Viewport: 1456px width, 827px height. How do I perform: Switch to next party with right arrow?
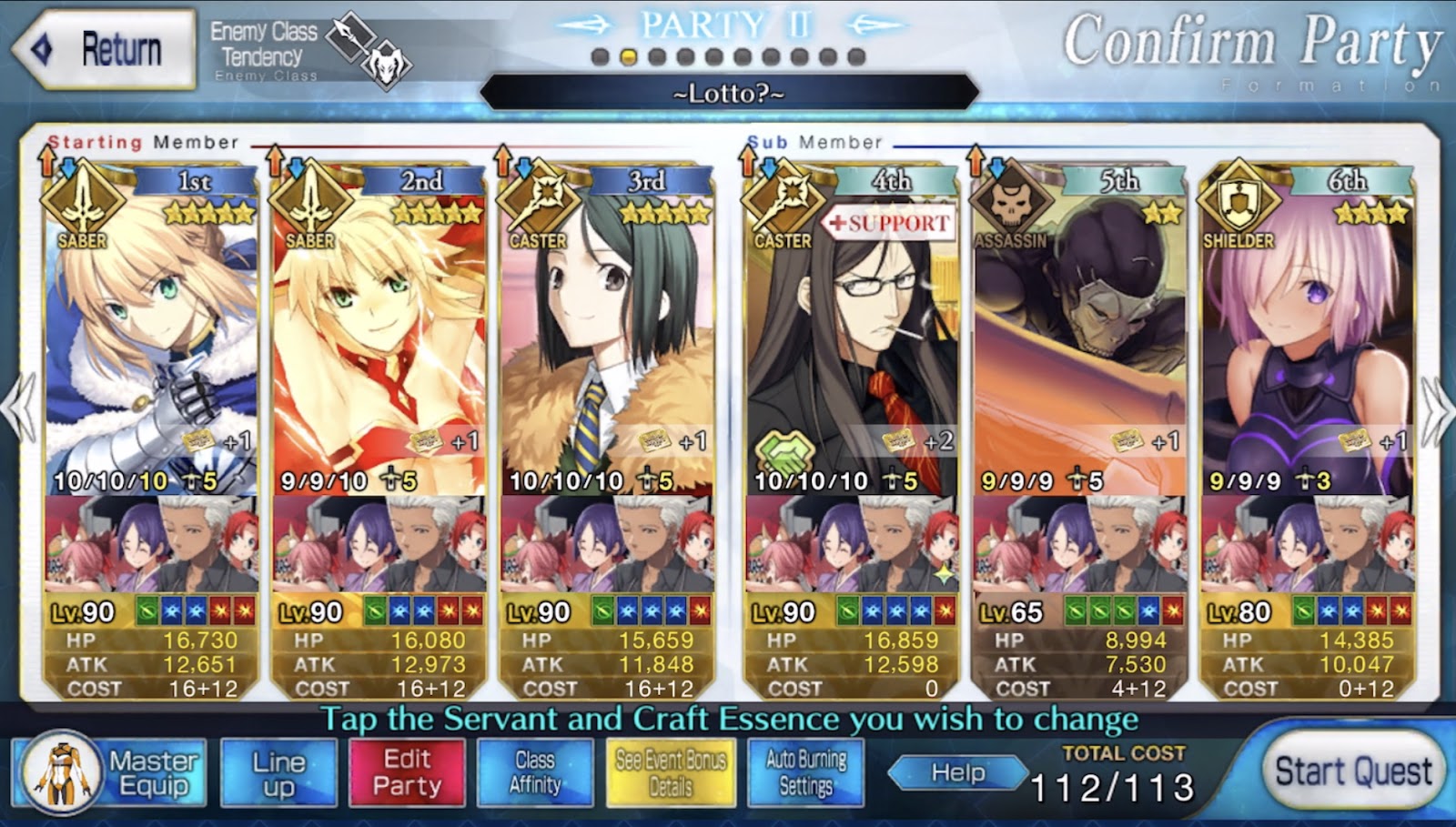(1437, 409)
